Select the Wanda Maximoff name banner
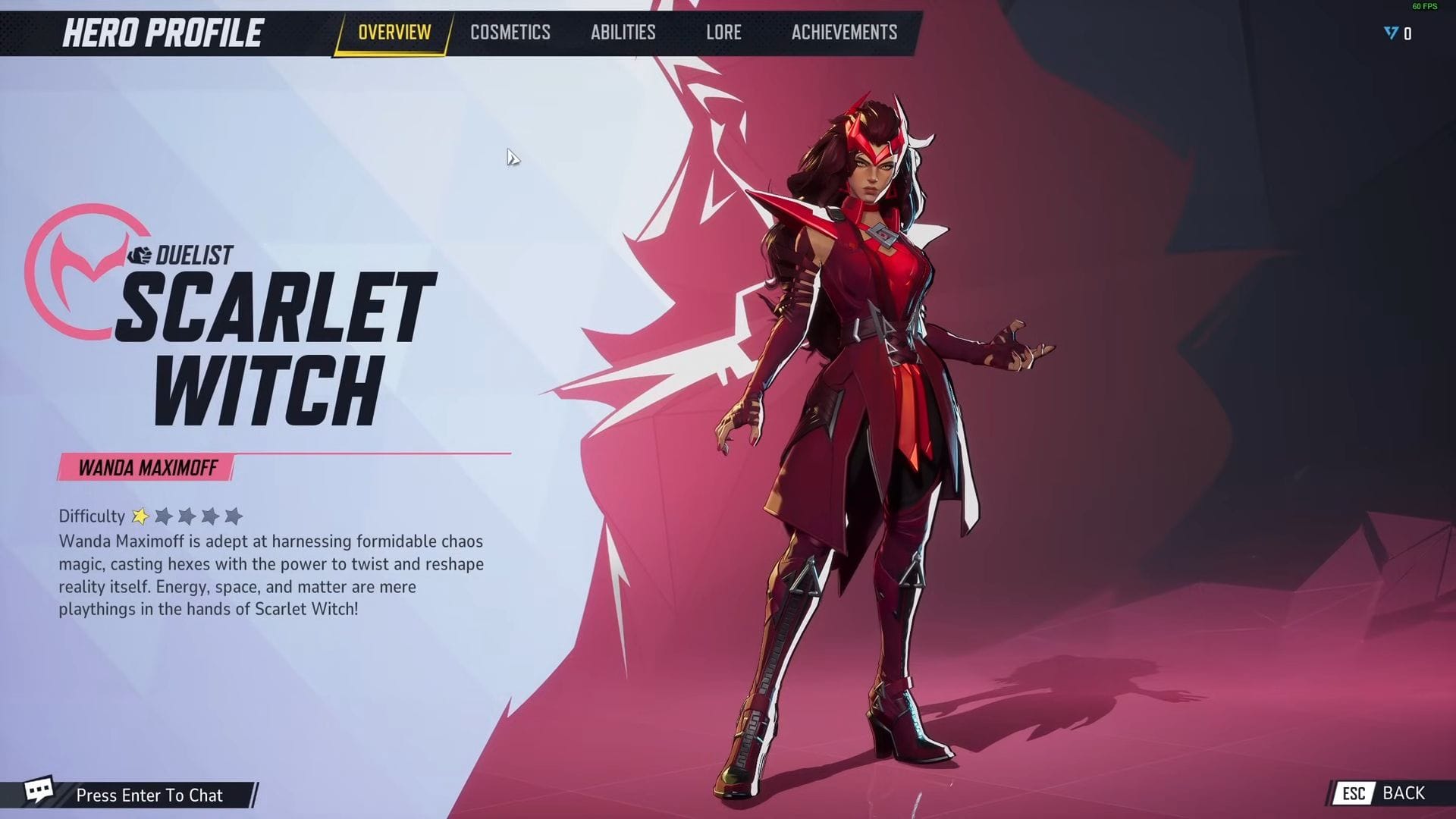This screenshot has width=1456, height=819. [x=146, y=468]
